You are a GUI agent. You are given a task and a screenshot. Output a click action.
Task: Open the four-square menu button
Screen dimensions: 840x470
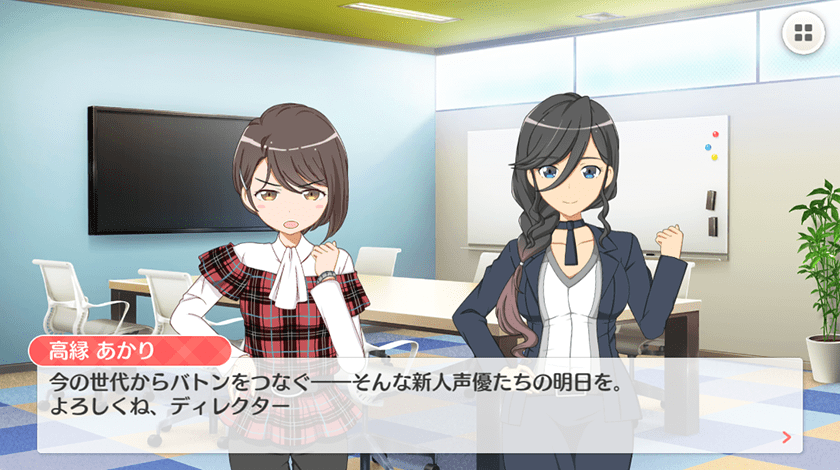click(802, 35)
